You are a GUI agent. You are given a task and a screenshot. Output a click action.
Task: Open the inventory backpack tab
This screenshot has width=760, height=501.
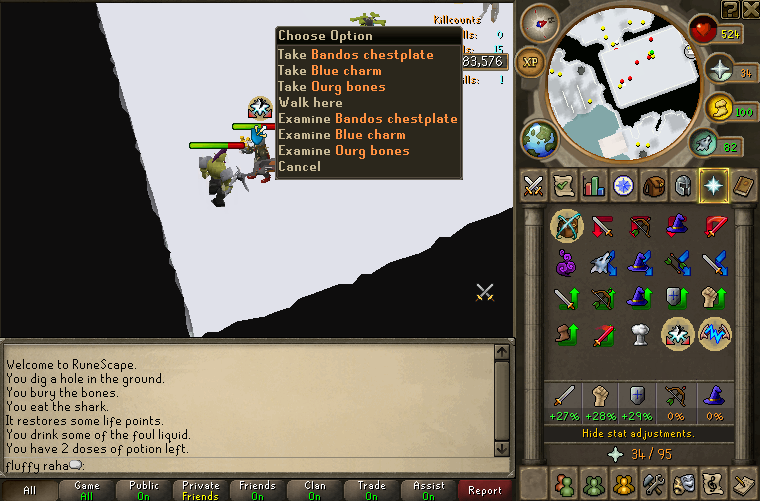coord(654,186)
